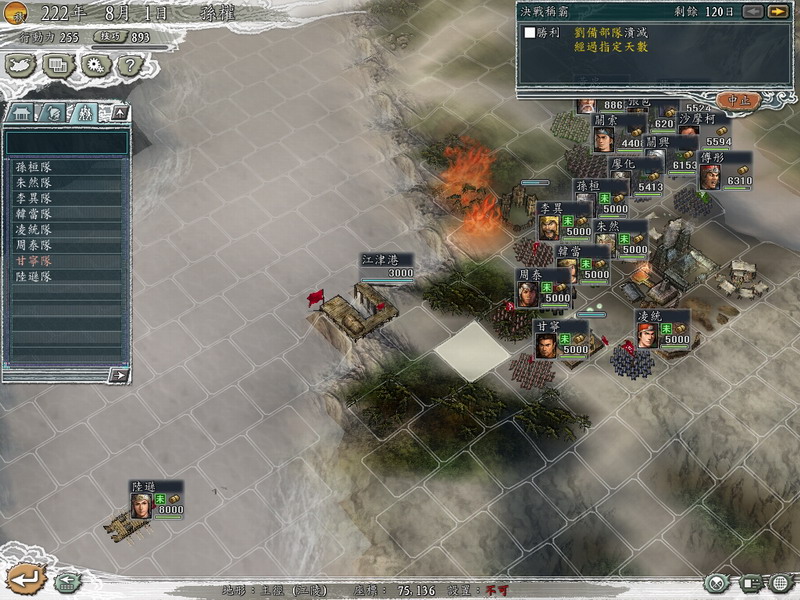Click the list panel's right arrow button

(x=118, y=376)
